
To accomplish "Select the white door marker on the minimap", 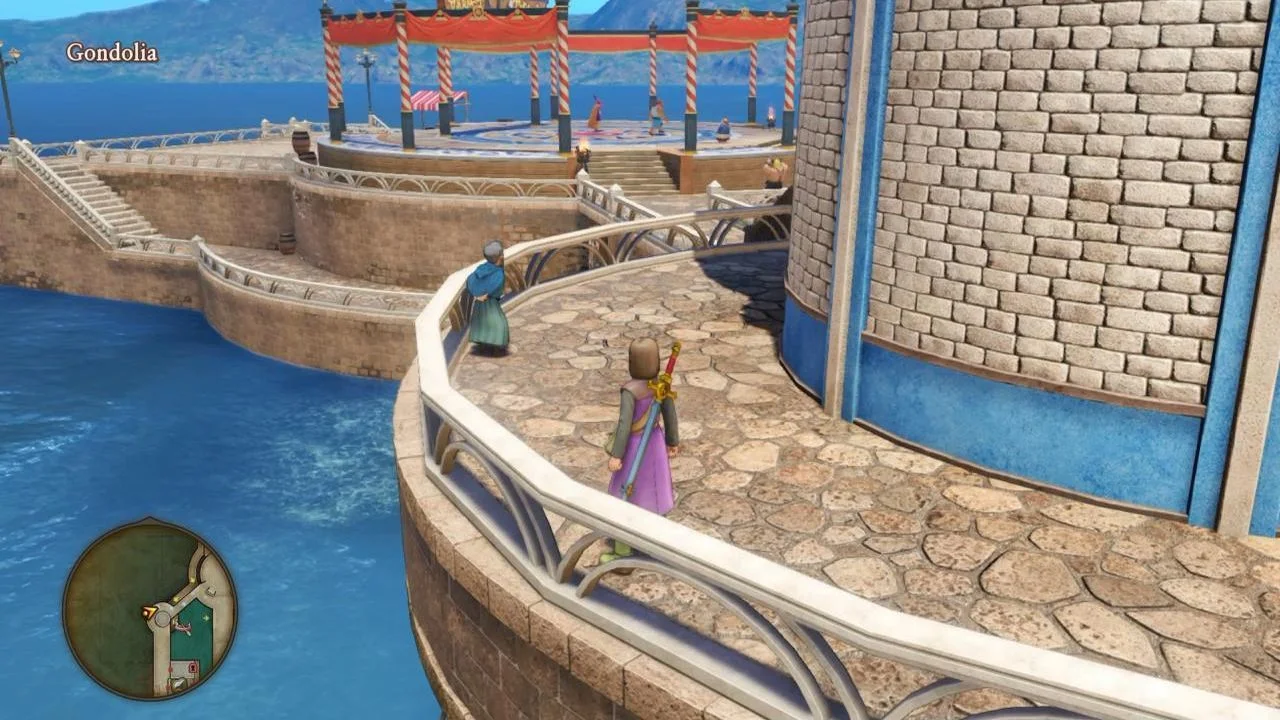I will click(x=209, y=590).
